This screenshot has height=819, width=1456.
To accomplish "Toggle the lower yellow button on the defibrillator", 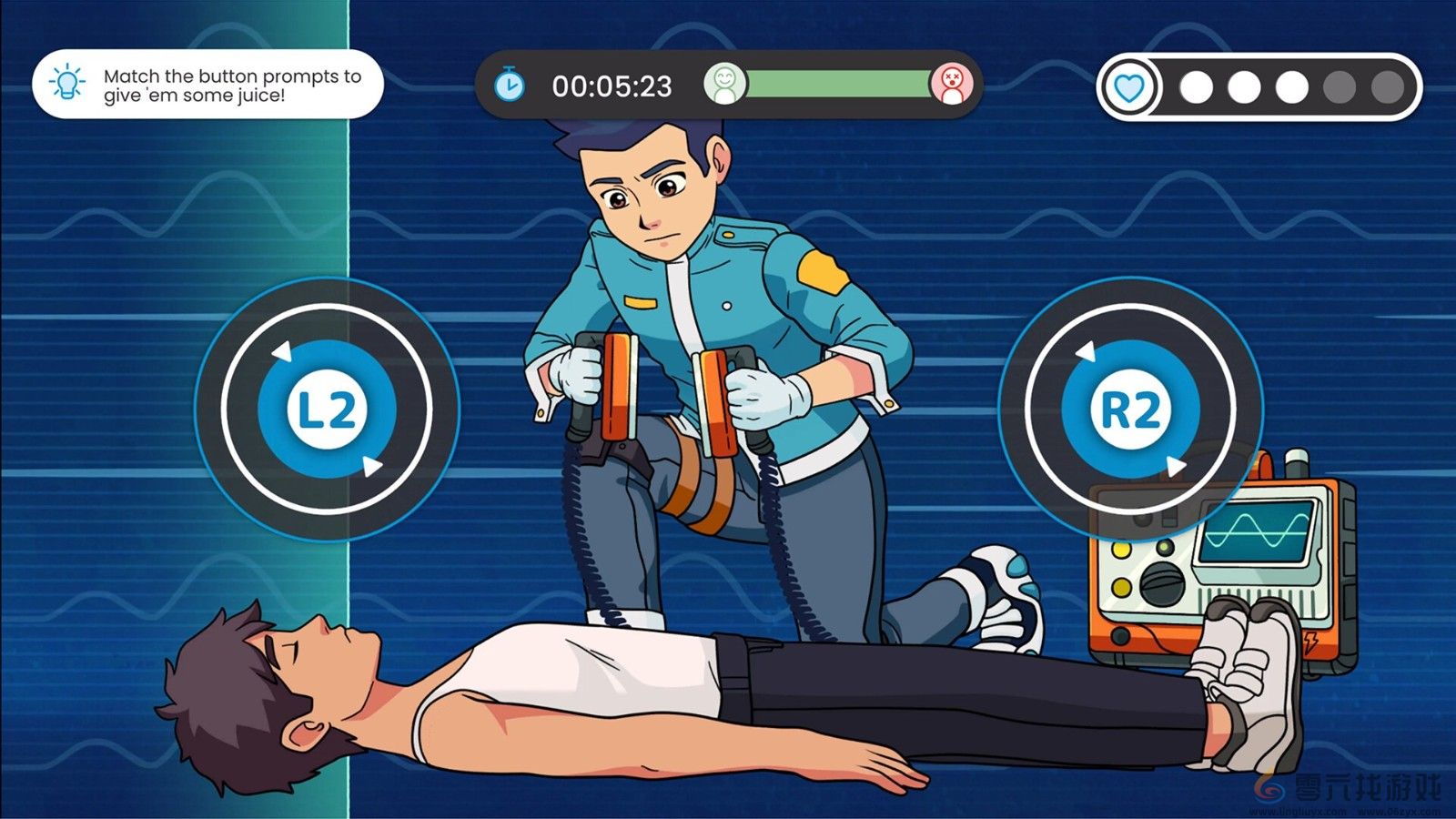I will (x=1119, y=588).
